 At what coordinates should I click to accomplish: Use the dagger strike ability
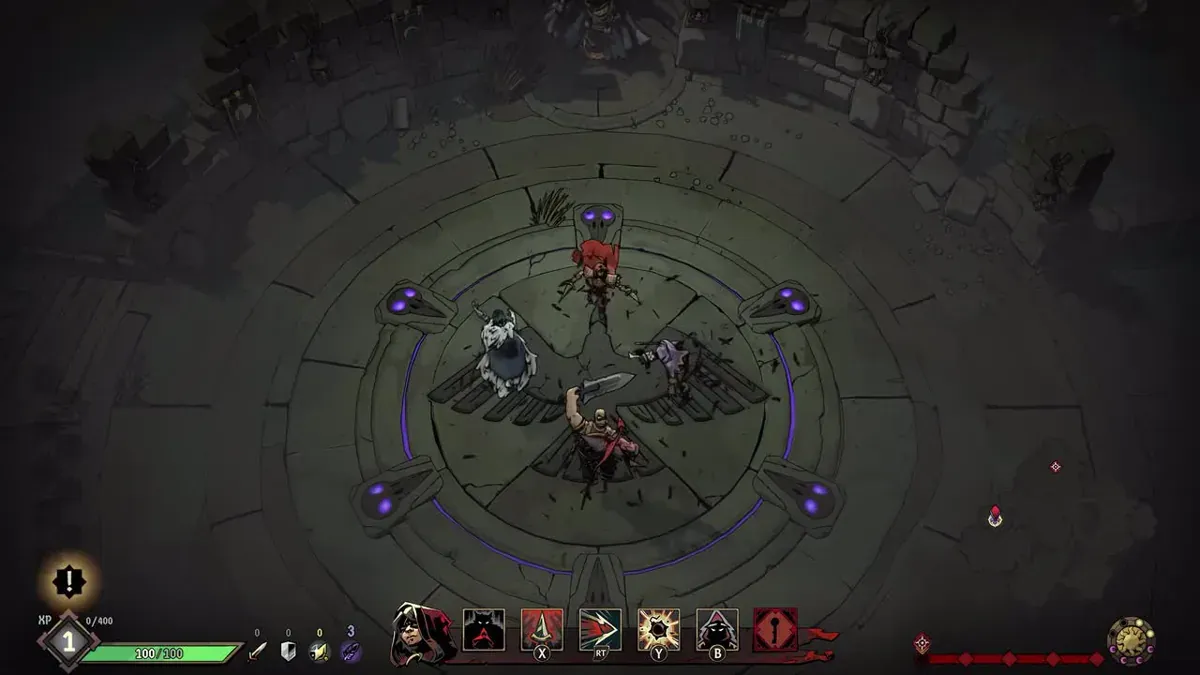[542, 630]
